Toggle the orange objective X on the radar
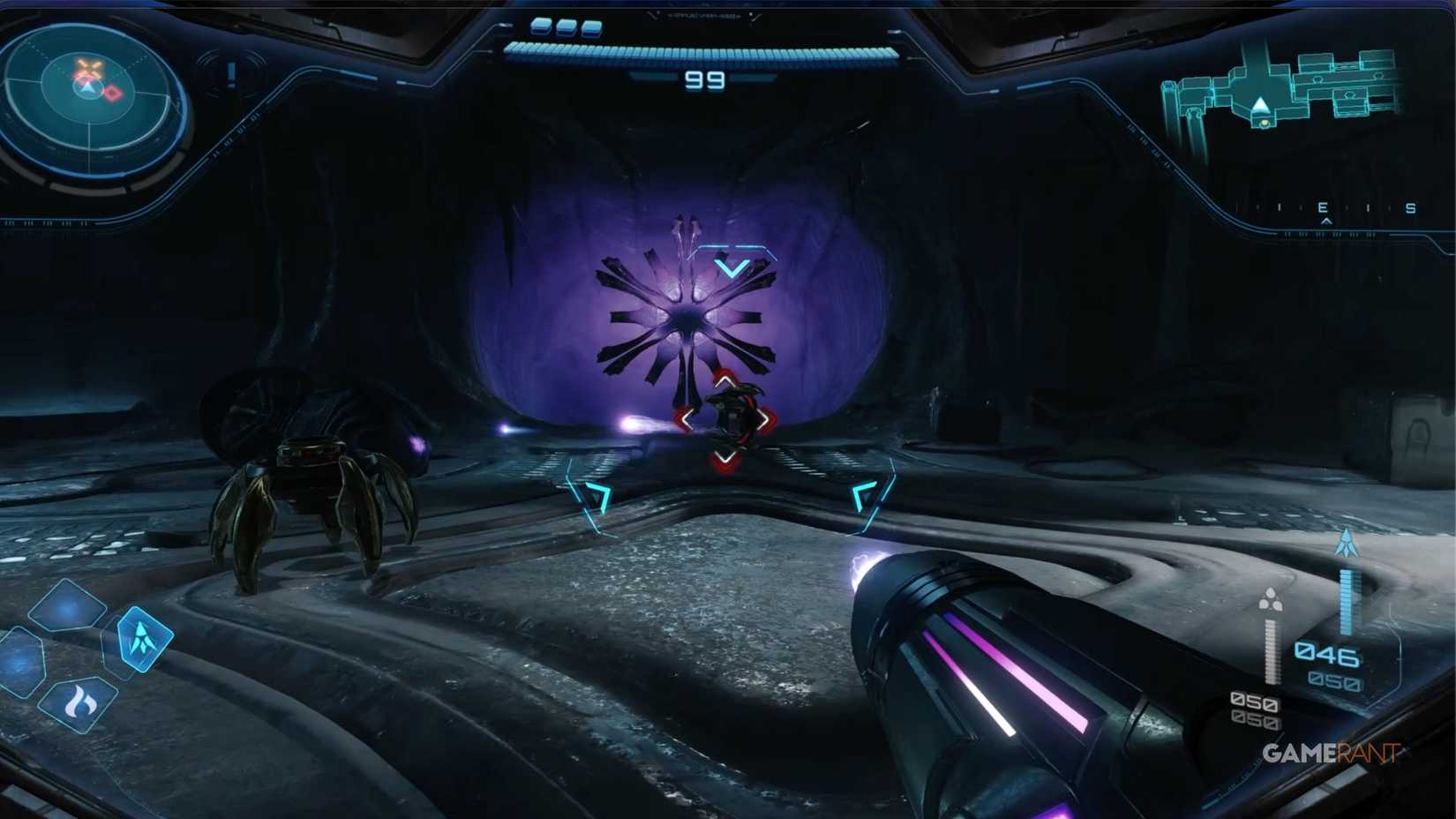1456x819 pixels. tap(89, 67)
